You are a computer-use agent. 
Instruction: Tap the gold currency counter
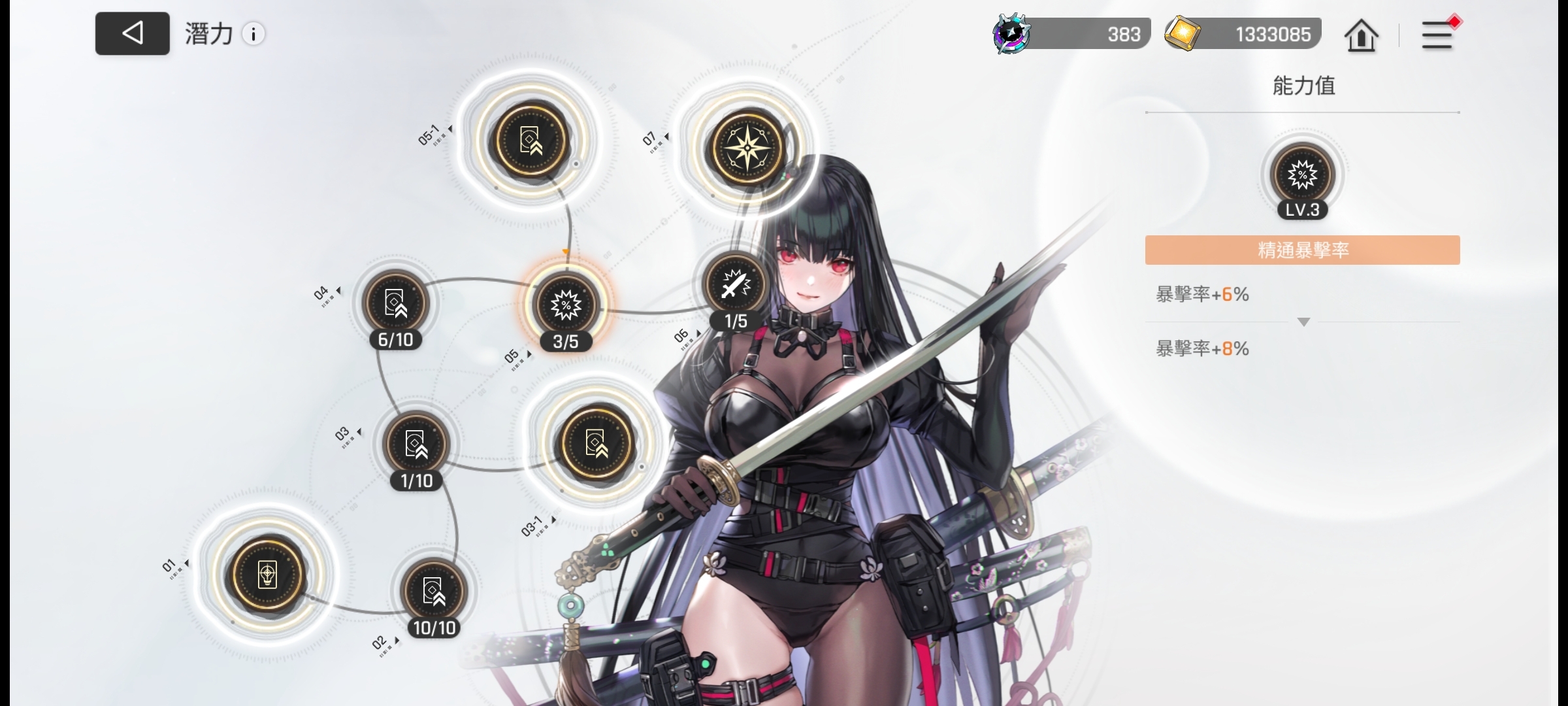(x=1244, y=34)
